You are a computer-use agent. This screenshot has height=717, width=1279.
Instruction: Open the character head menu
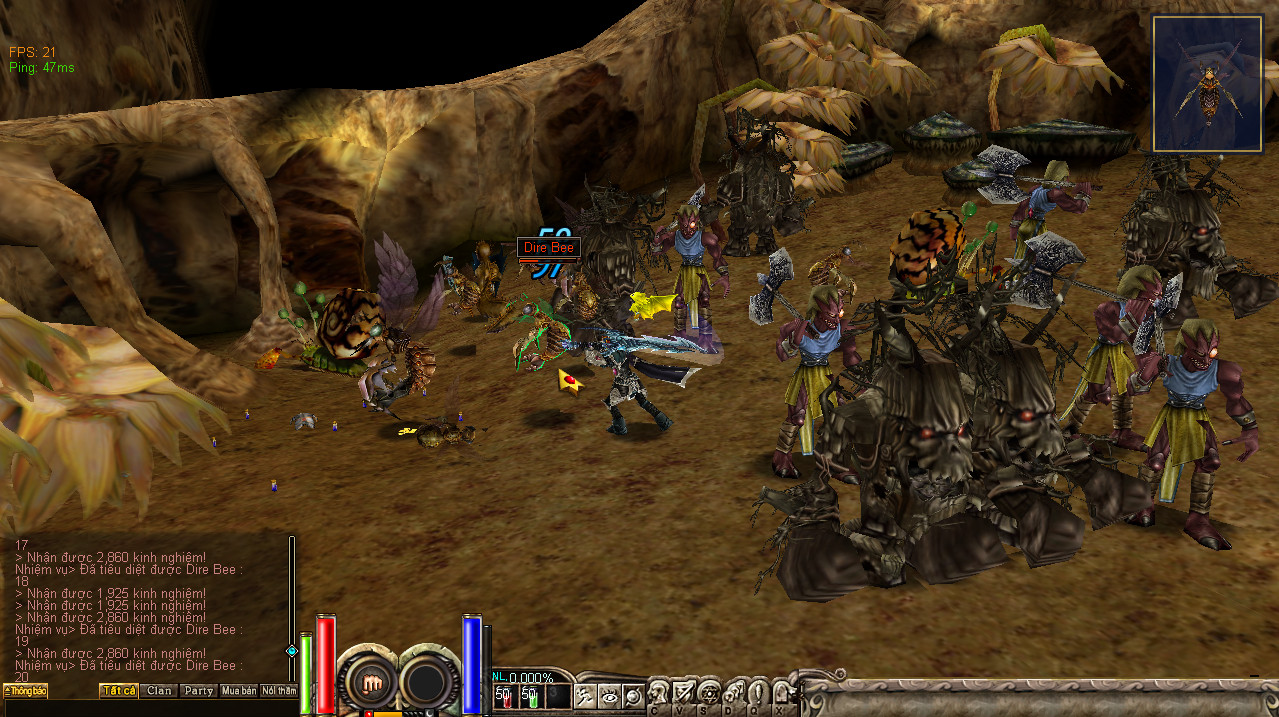click(x=659, y=694)
